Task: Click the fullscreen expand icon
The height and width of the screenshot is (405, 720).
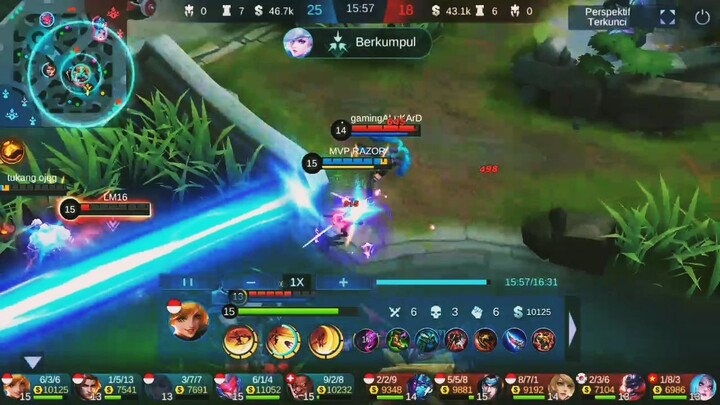Action: (x=668, y=17)
